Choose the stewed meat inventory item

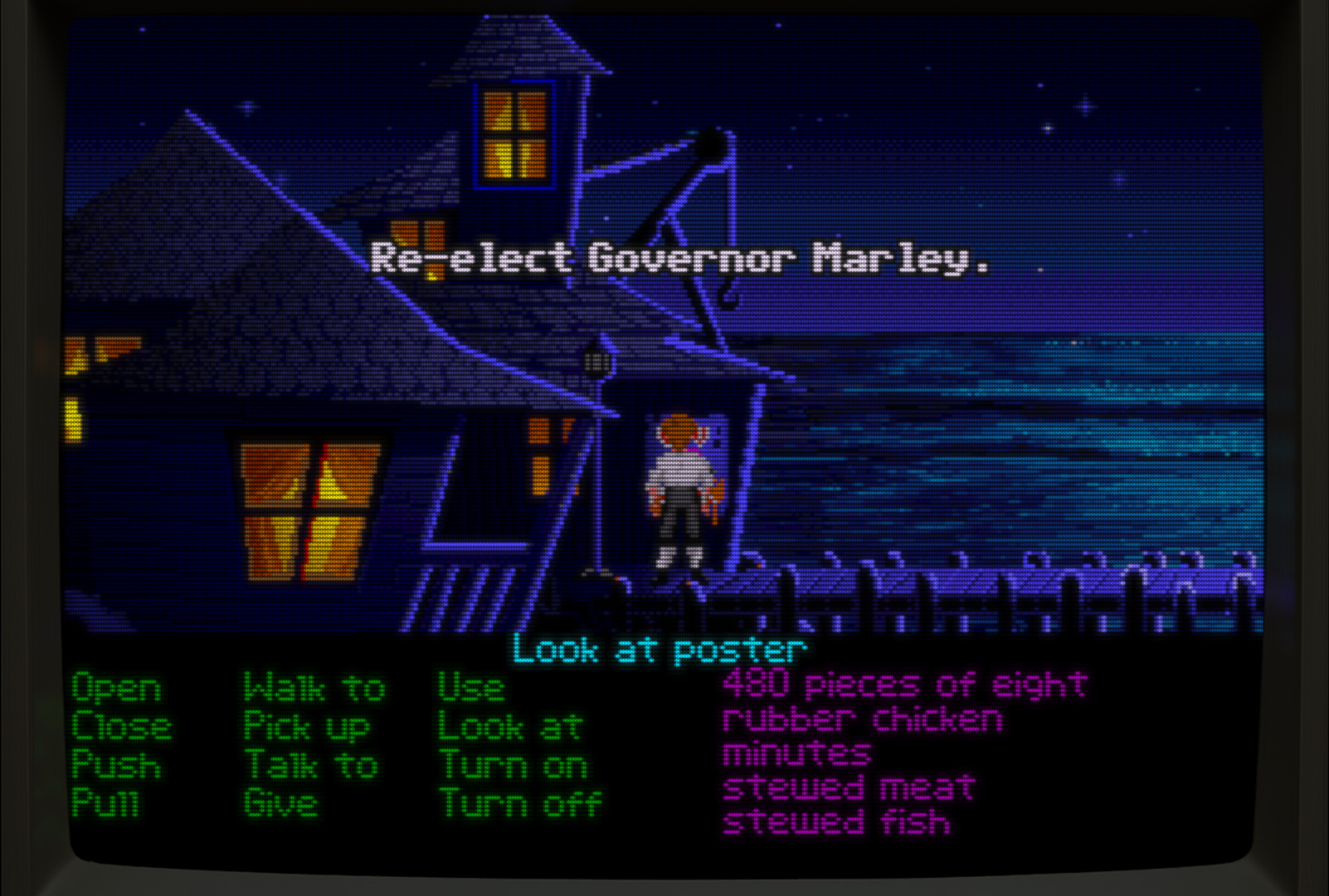coord(848,788)
